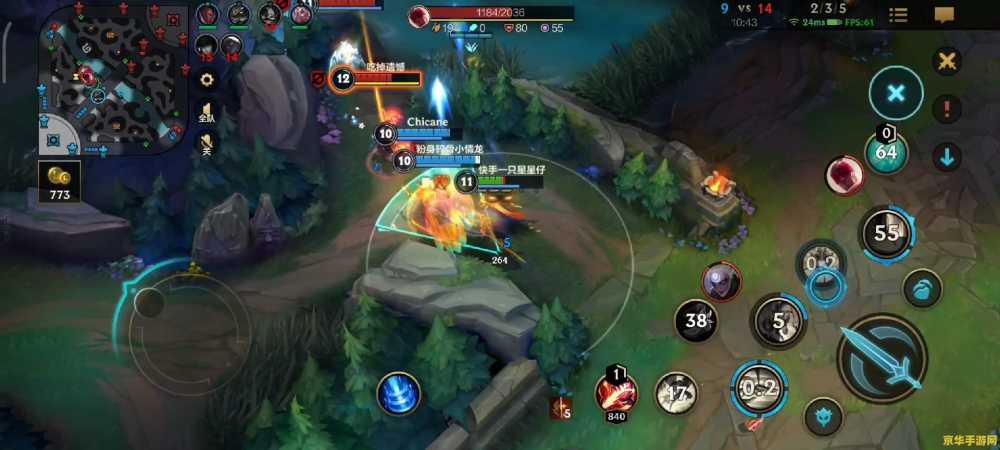Activate the ability on 55 second cooldown
Image resolution: width=1000 pixels, height=450 pixels.
pyautogui.click(x=886, y=234)
